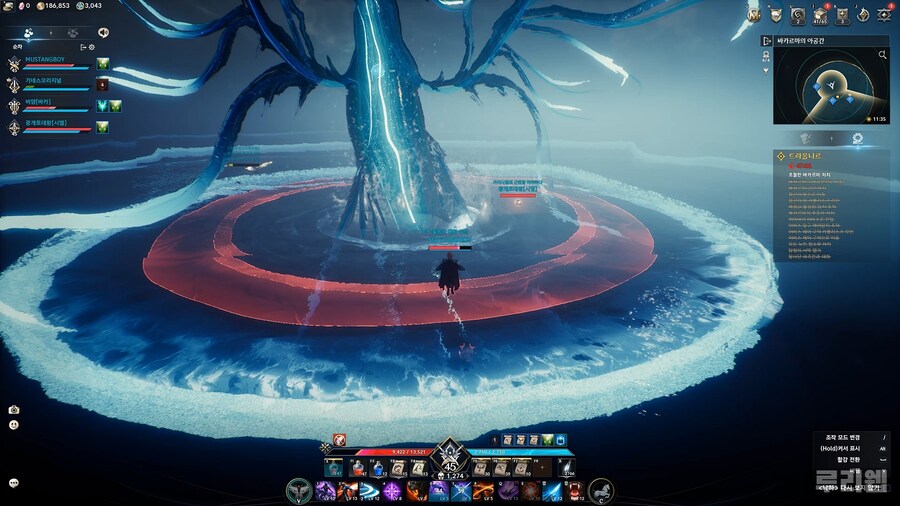Activate the purple cross-shaped skill

392,491
